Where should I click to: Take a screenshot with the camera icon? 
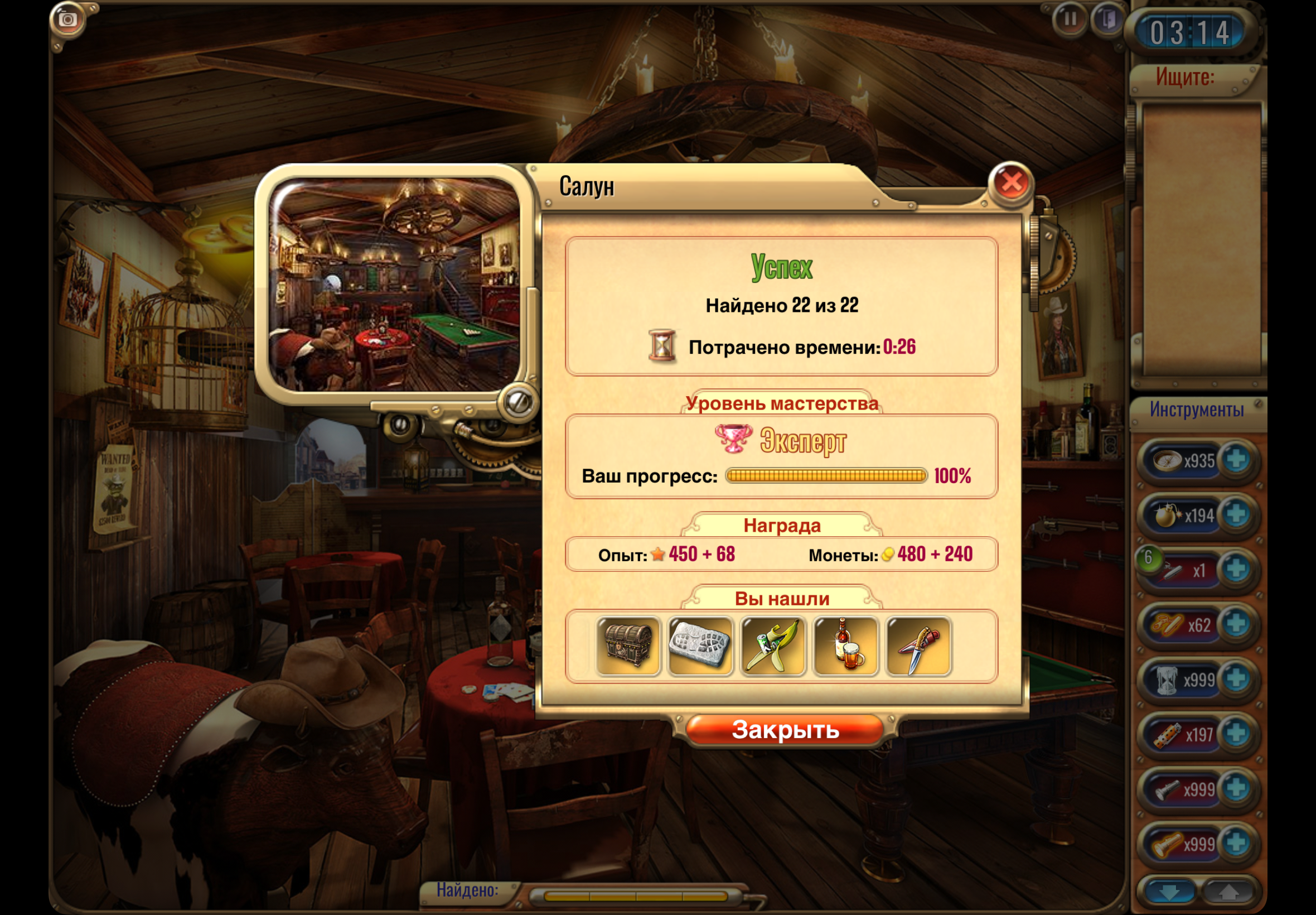tap(67, 20)
